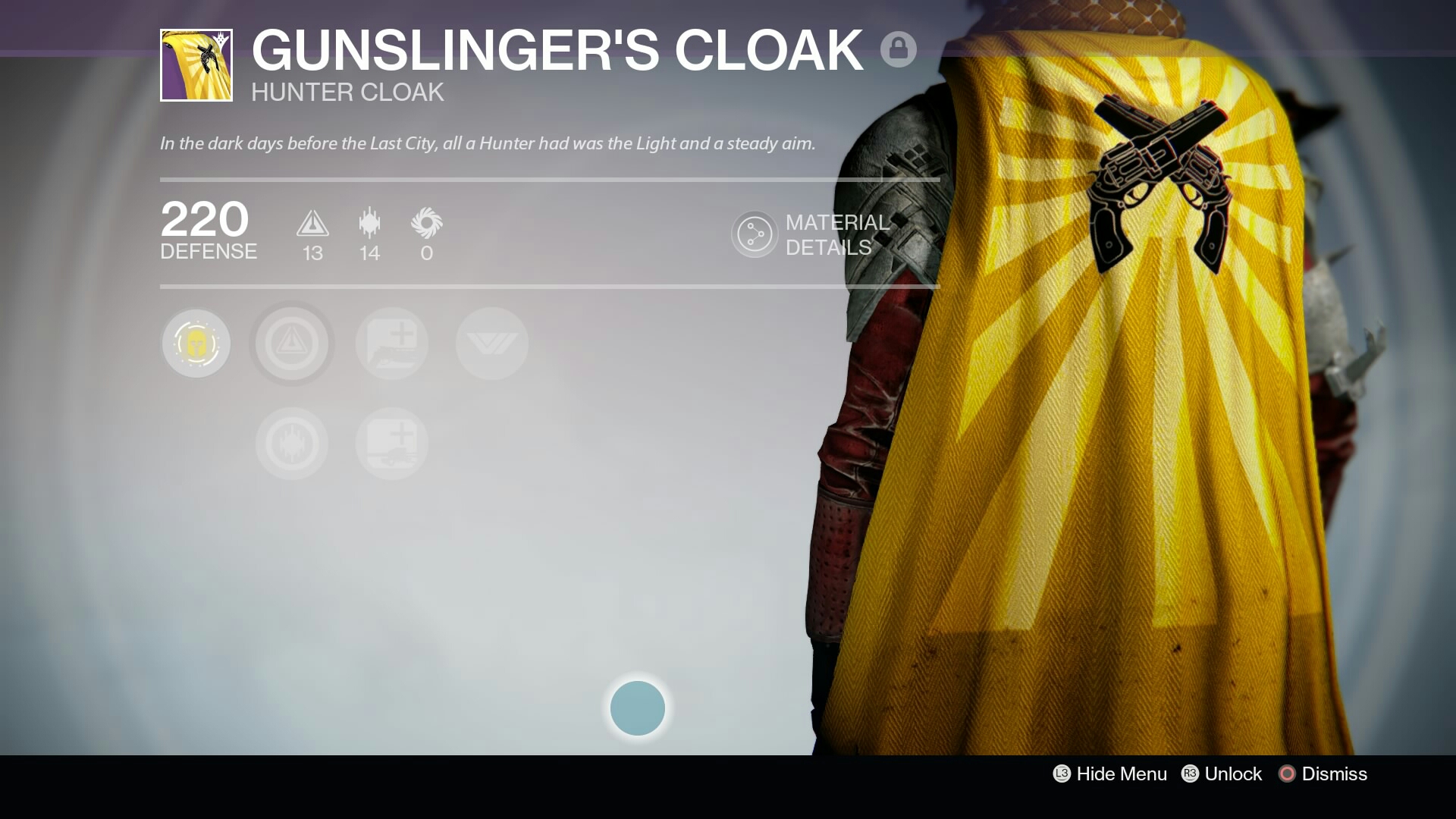Click the triangle upgrade perk node

(291, 344)
